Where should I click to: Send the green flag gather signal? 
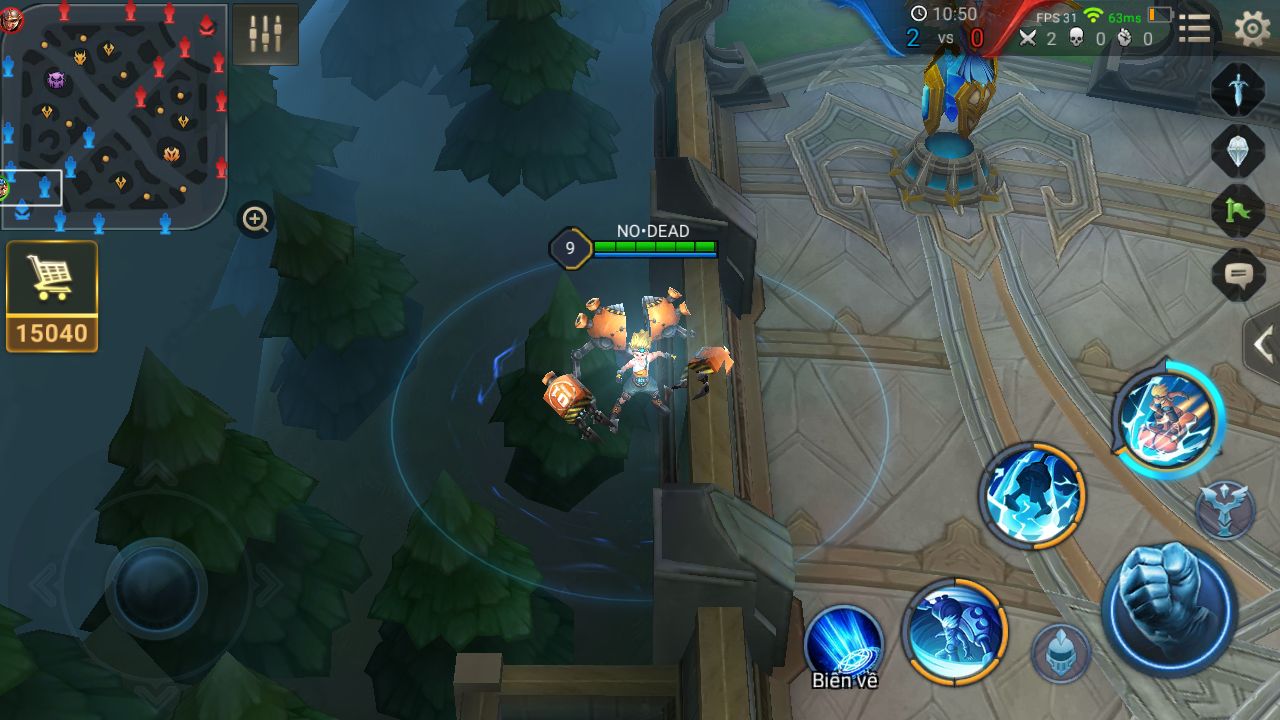[1238, 211]
